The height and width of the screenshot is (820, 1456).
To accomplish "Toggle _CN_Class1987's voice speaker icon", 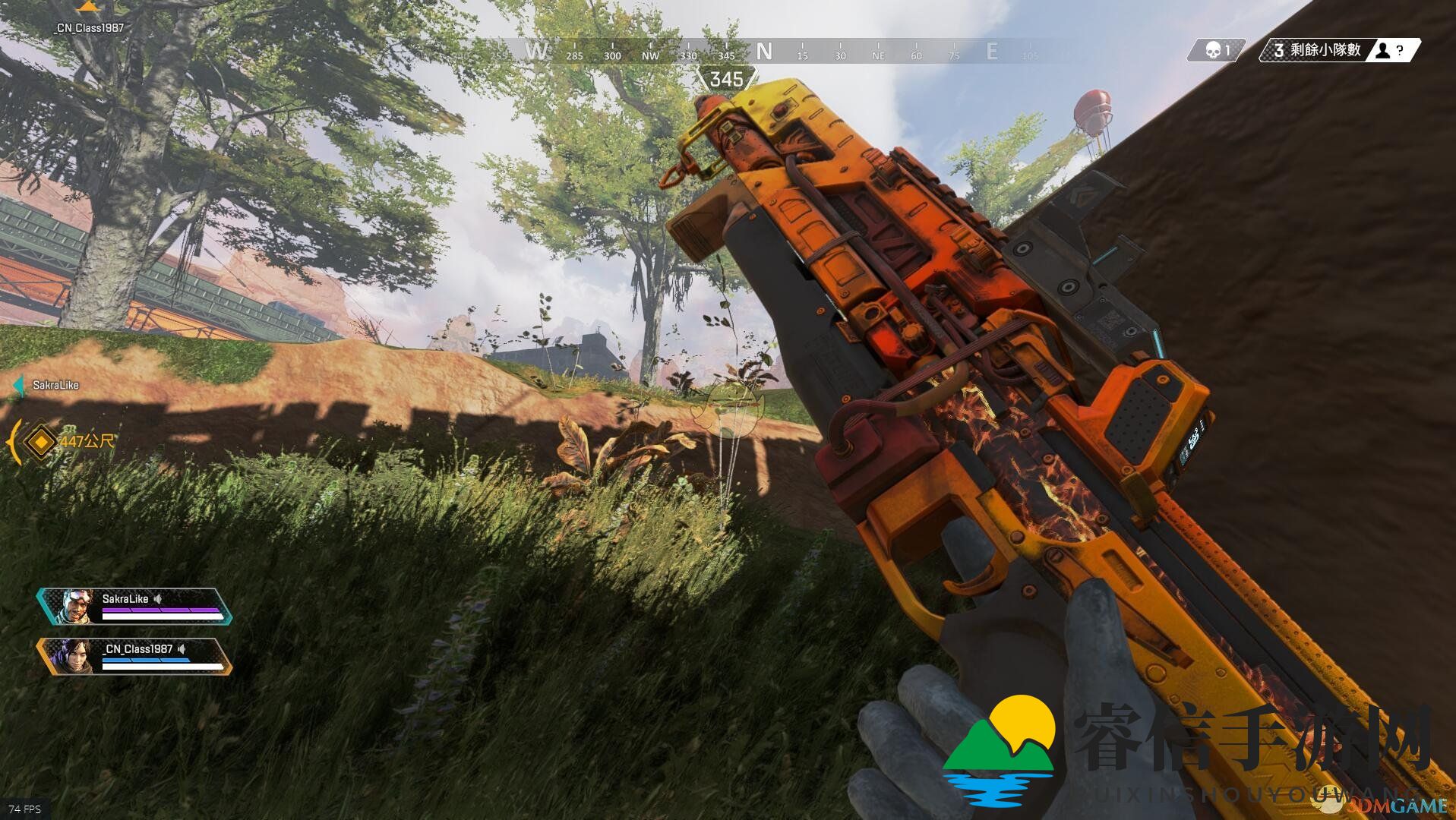I will point(182,649).
